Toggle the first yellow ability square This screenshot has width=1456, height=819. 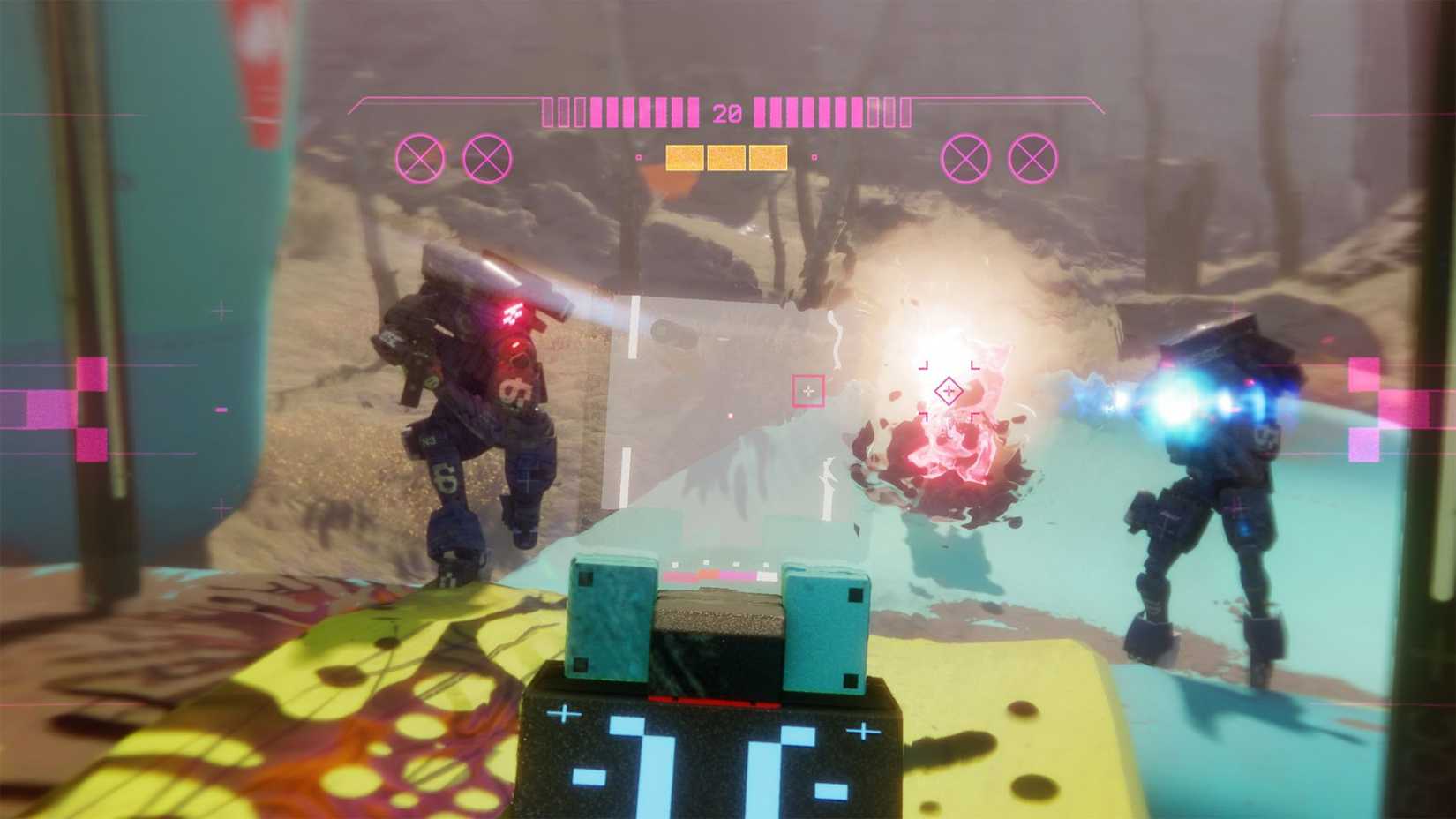[684, 157]
